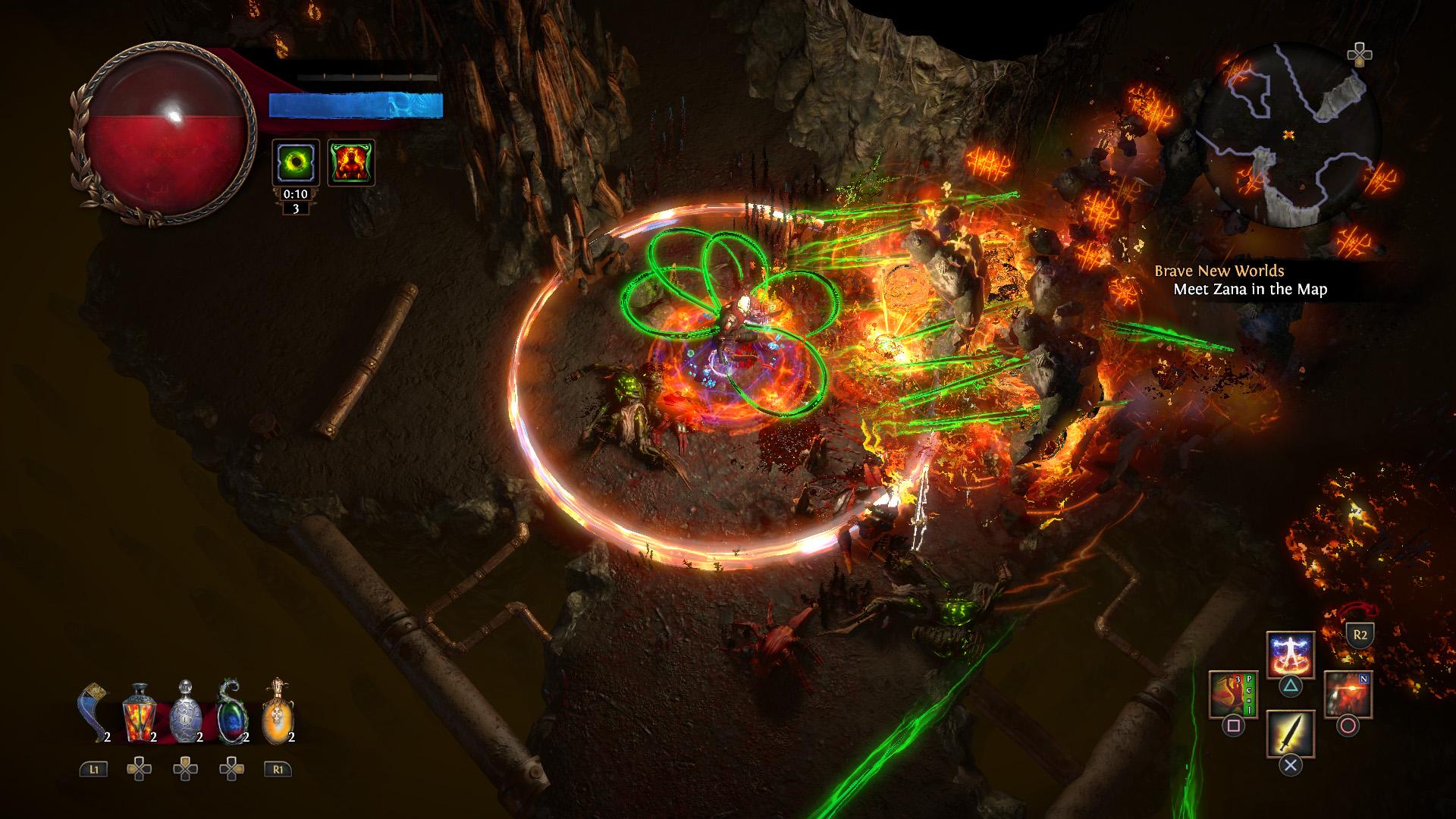Screen dimensions: 1456x819
Task: Use the glowing sword attack skill
Action: tap(1291, 733)
